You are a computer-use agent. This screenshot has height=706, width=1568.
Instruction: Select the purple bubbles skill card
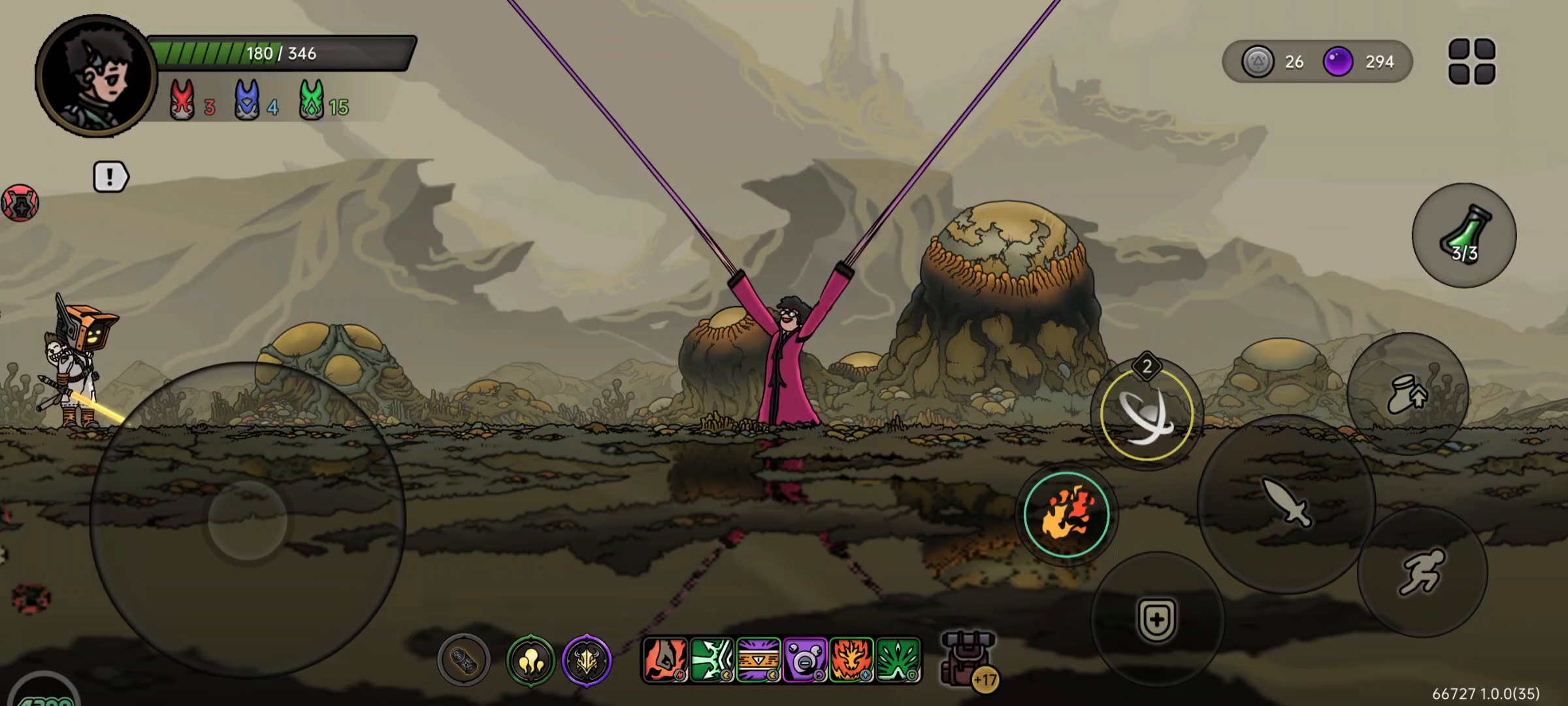[805, 660]
